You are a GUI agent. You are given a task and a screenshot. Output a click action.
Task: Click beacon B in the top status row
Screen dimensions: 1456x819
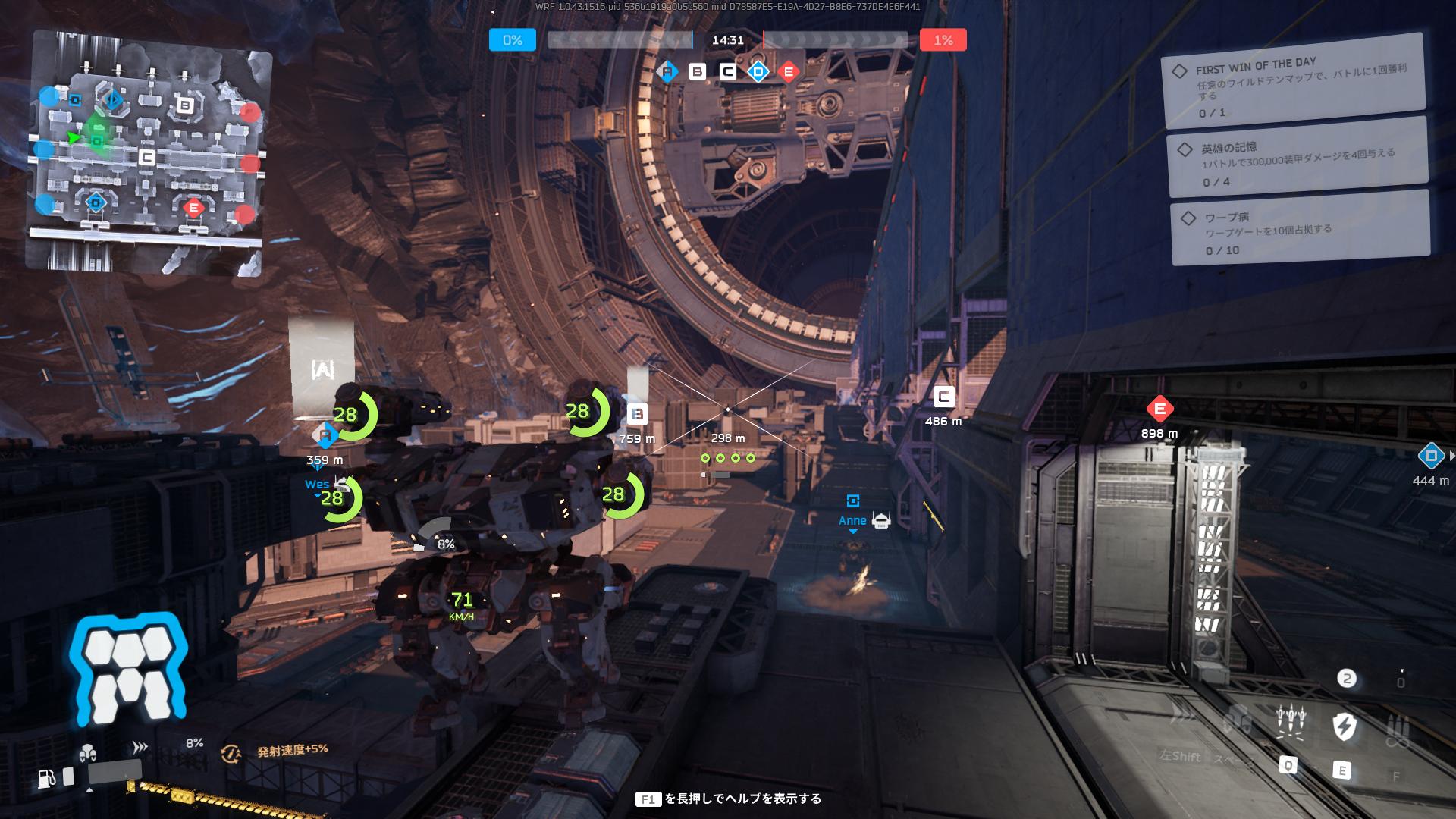coord(698,72)
